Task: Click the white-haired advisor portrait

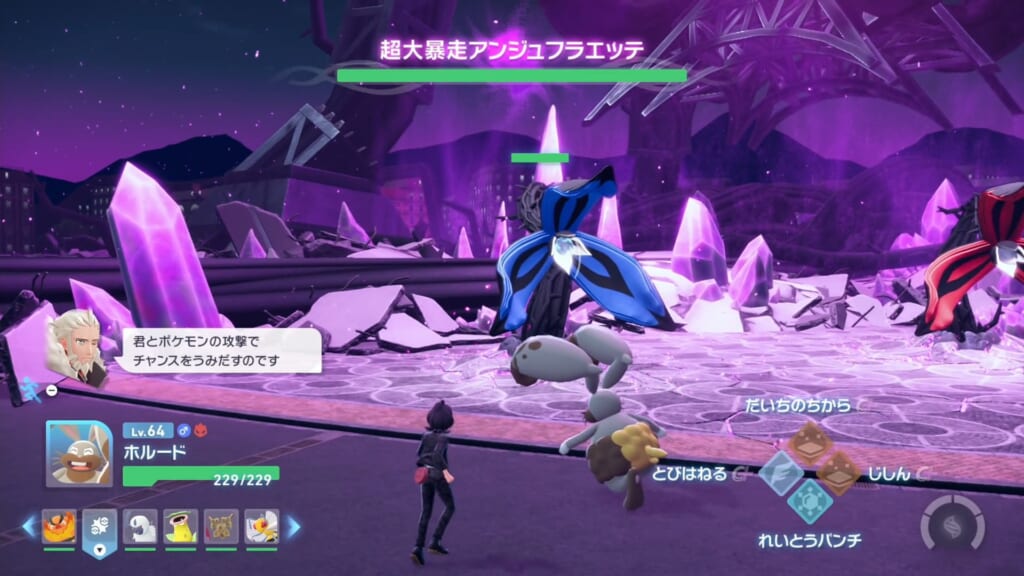Action: (x=74, y=345)
